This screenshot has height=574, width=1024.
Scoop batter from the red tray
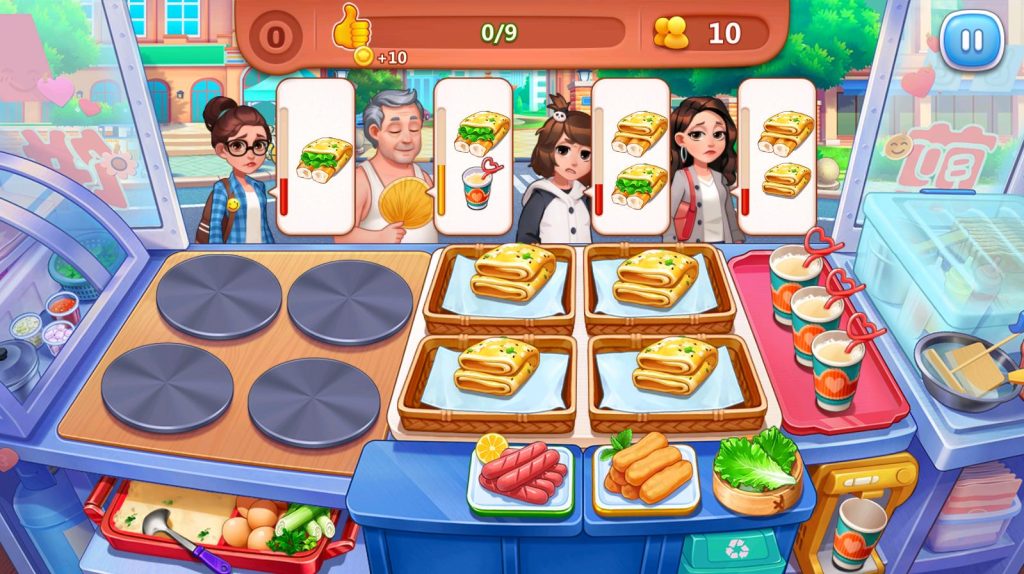click(178, 513)
